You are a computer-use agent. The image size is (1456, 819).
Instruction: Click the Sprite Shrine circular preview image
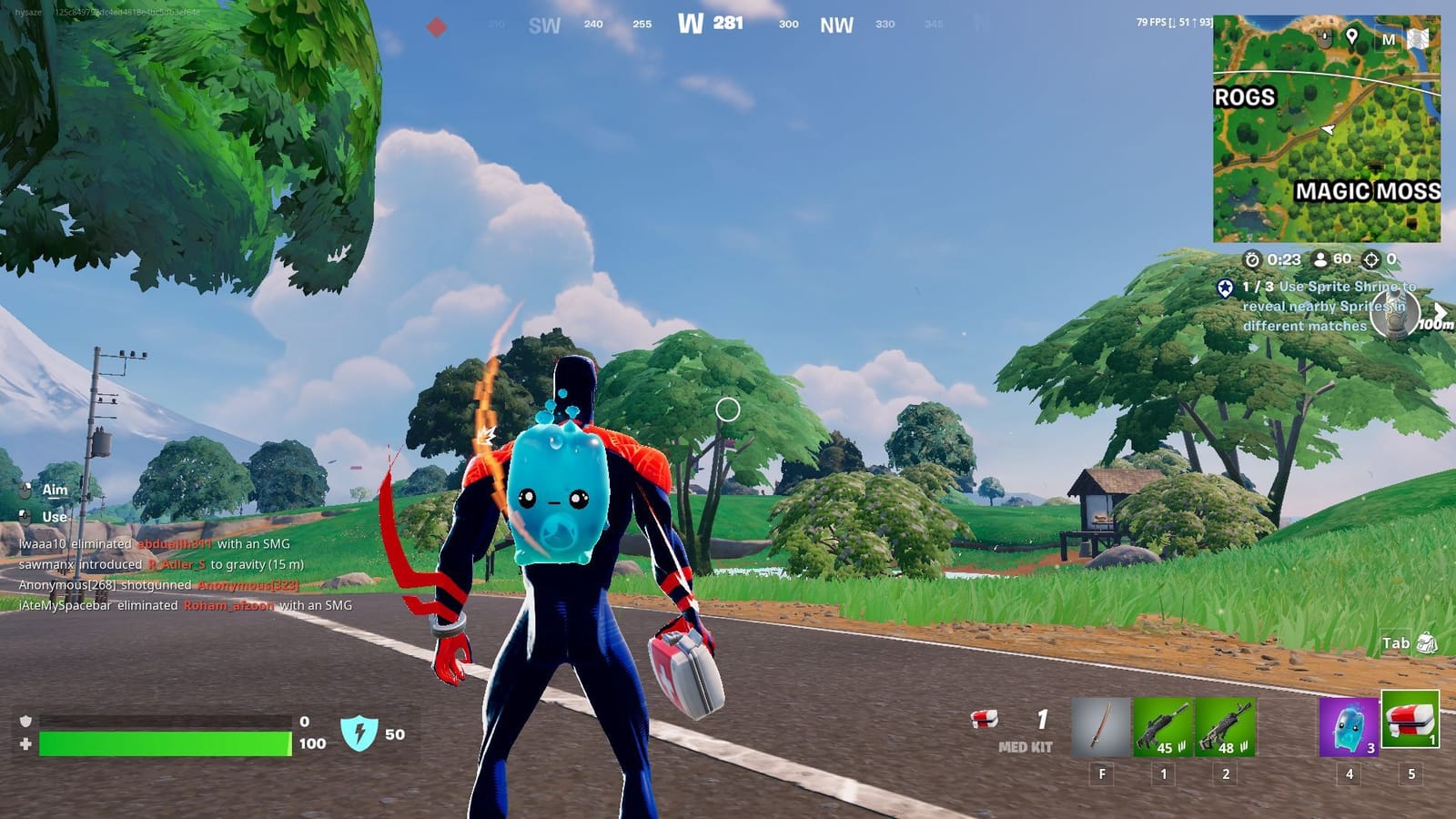click(1394, 312)
